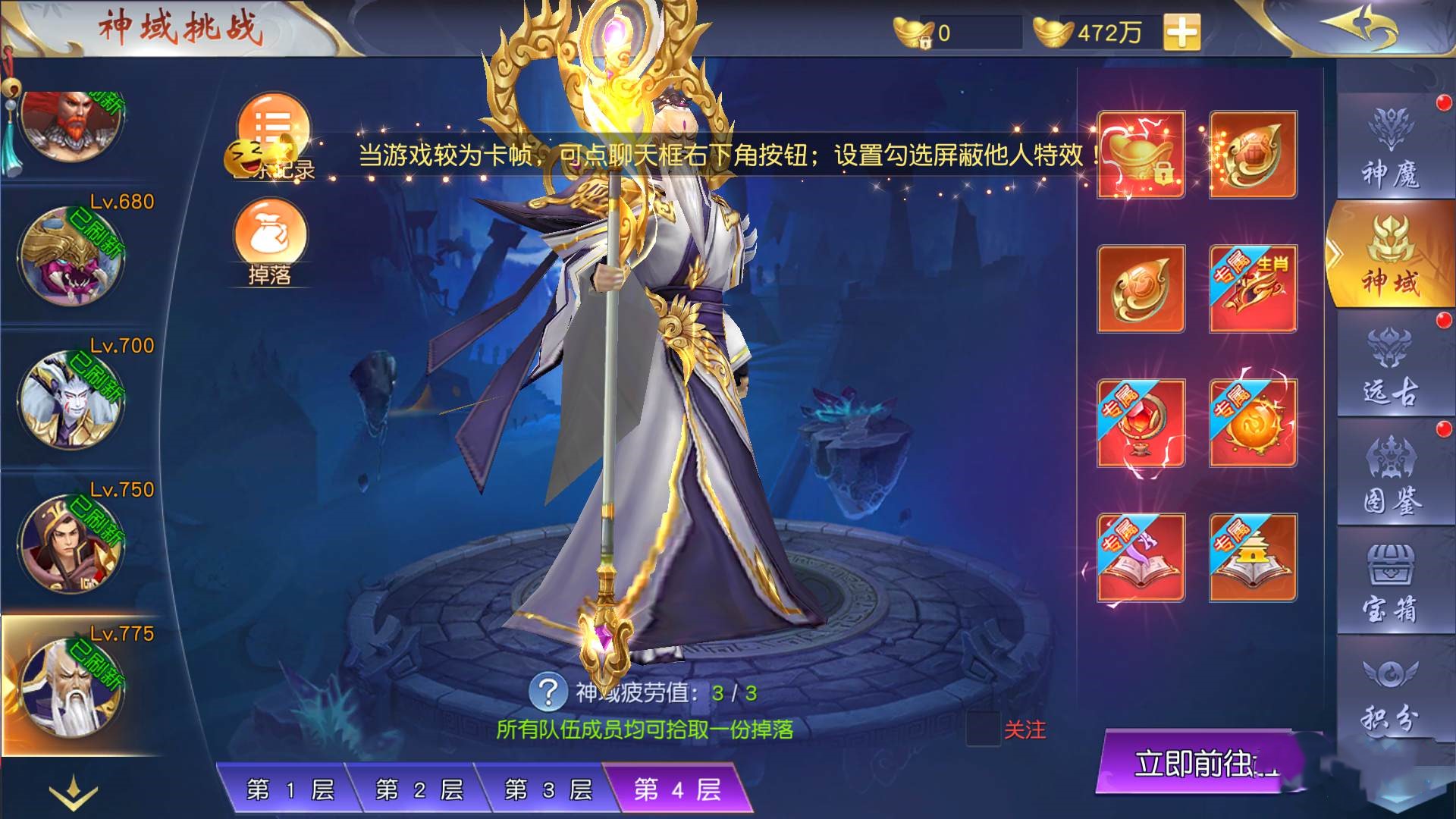Open the 神魔 side tab

[1391, 148]
